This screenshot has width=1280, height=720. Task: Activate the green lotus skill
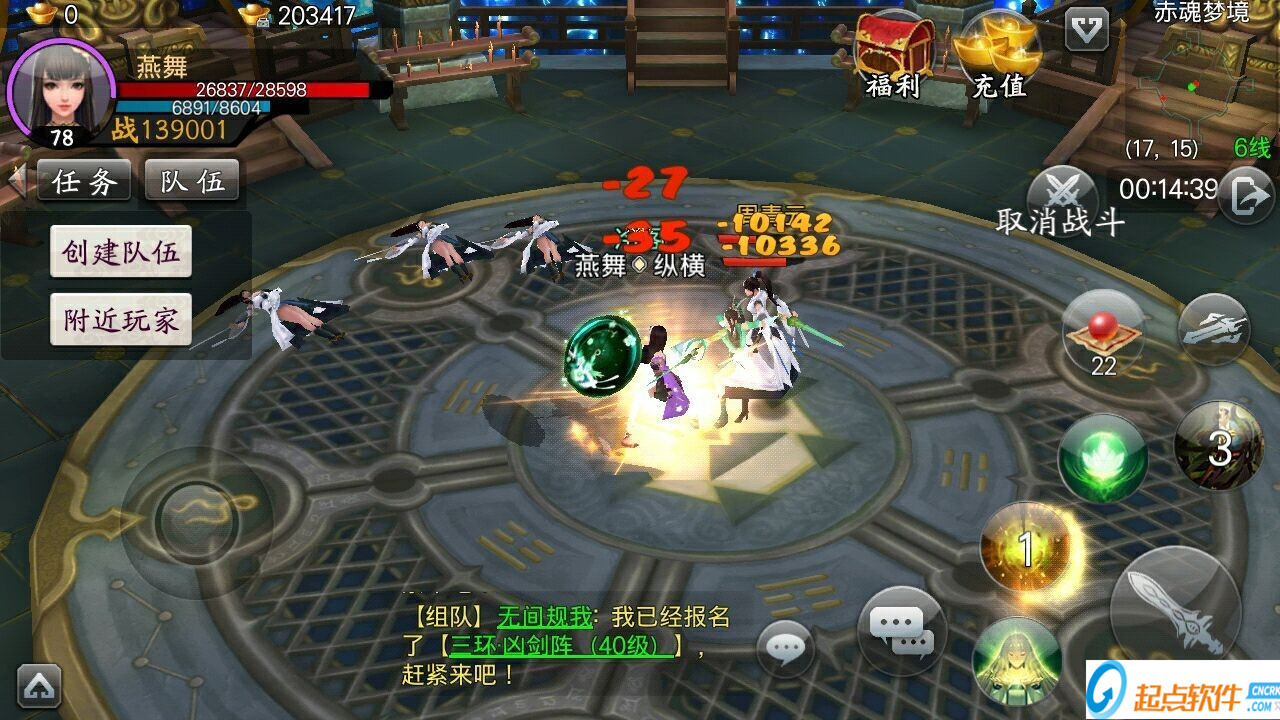point(1102,458)
